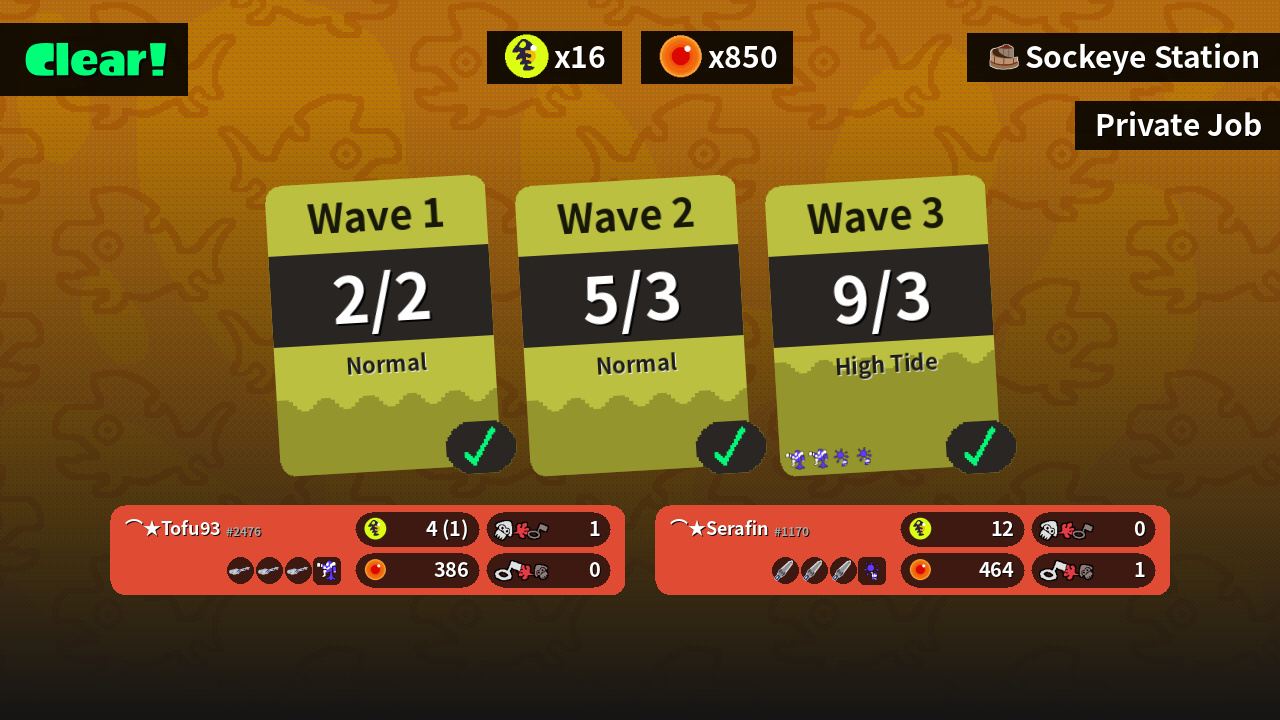Open Serafin's player result row
The height and width of the screenshot is (720, 1280).
pos(912,550)
